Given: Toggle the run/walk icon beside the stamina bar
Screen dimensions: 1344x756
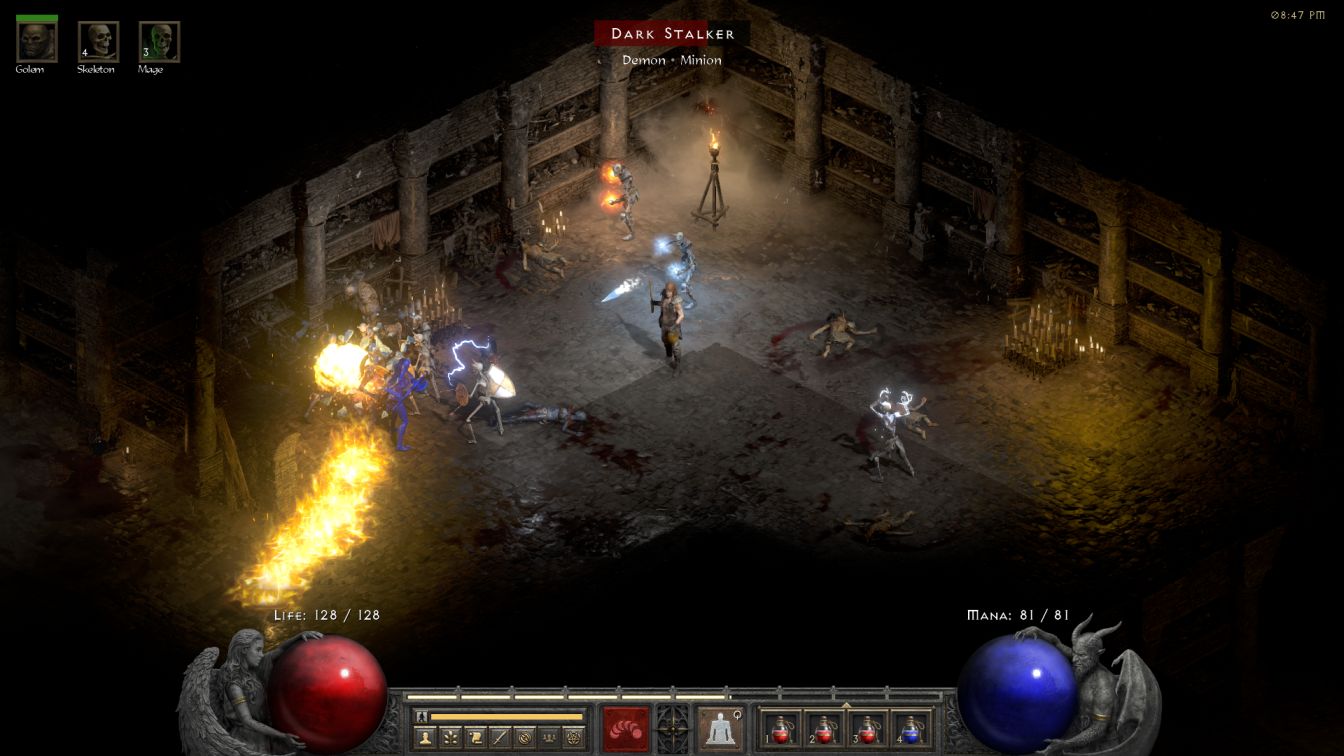Looking at the screenshot, I should coord(422,716).
